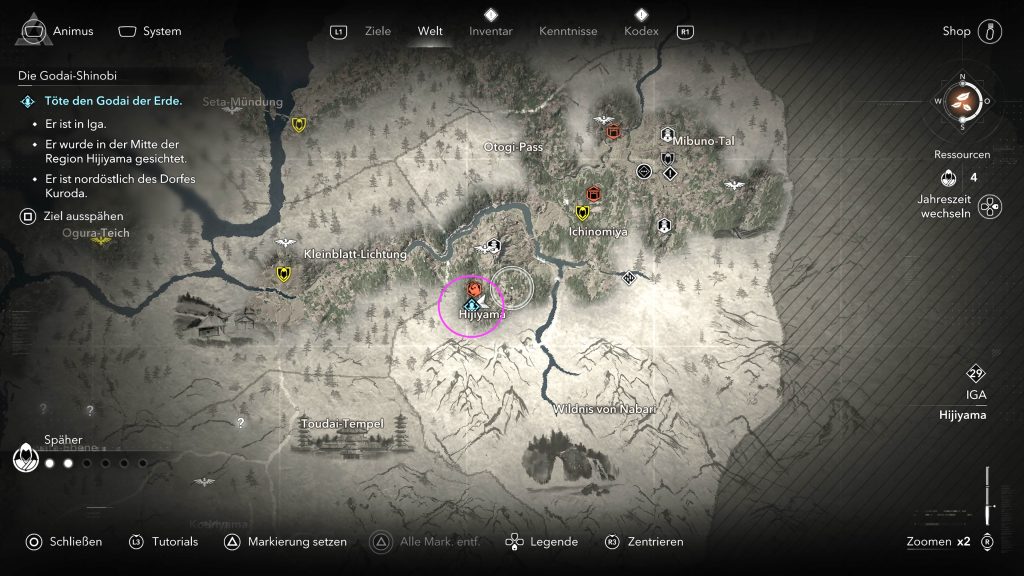
Task: Close the map with Schließen
Action: pos(66,542)
